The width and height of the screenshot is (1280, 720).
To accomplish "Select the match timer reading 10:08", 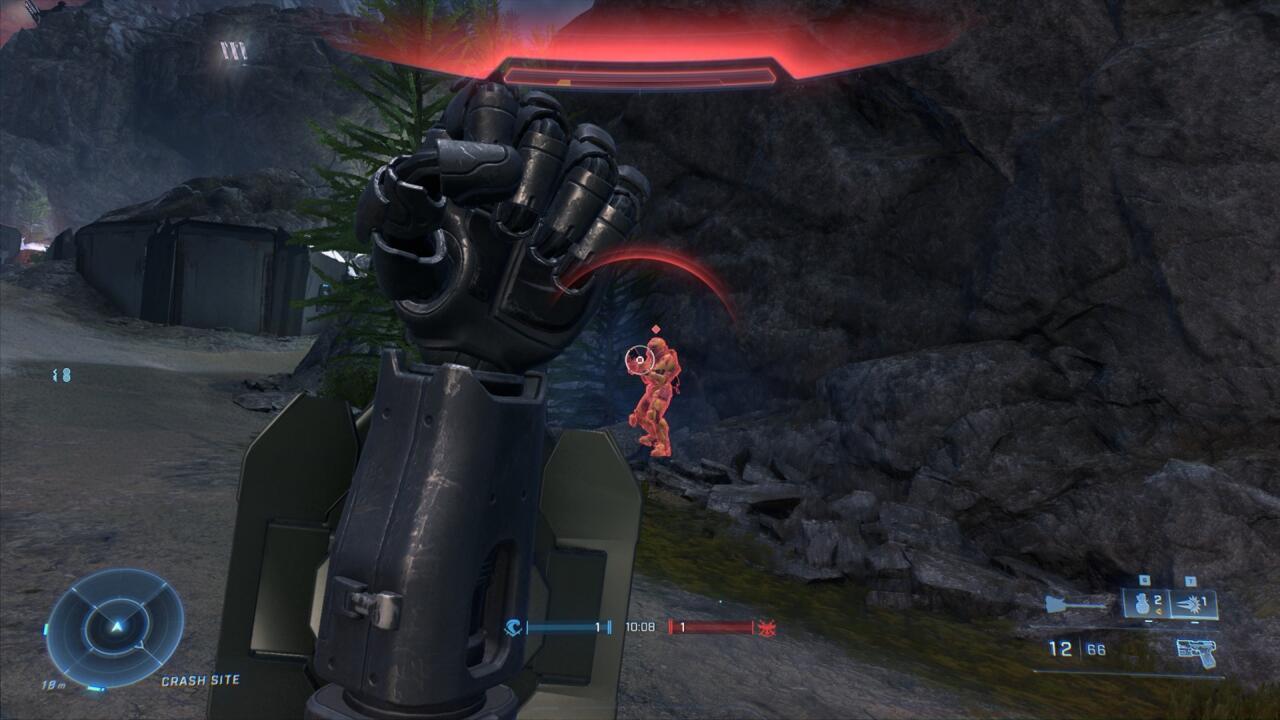I will click(x=640, y=627).
